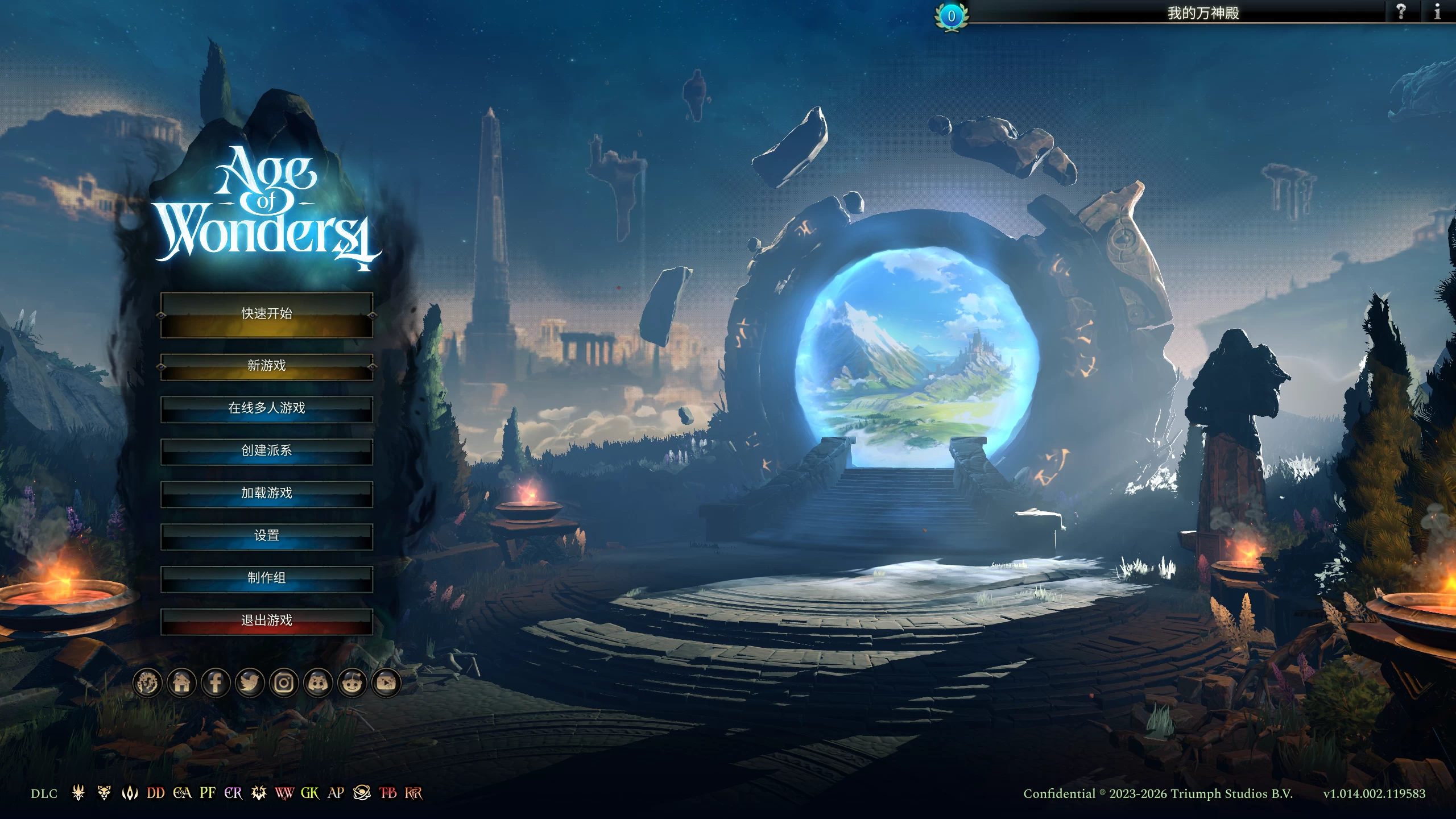
Task: Open 在线多人游戏 multiplayer menu entry
Action: [266, 408]
